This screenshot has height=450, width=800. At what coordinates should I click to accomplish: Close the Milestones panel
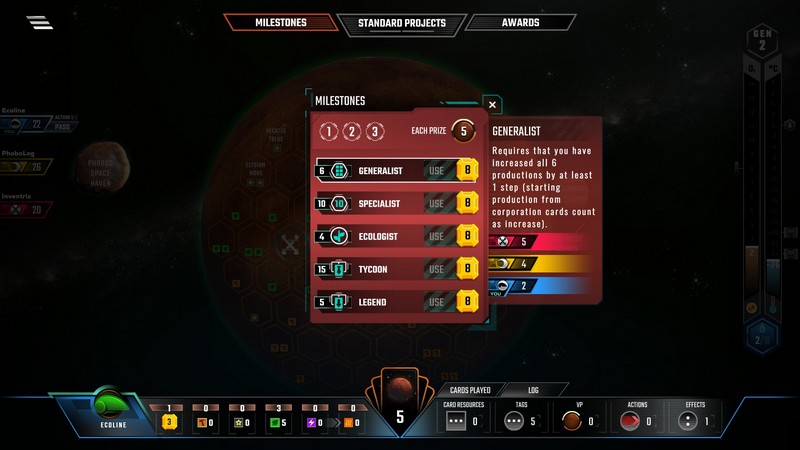[491, 104]
